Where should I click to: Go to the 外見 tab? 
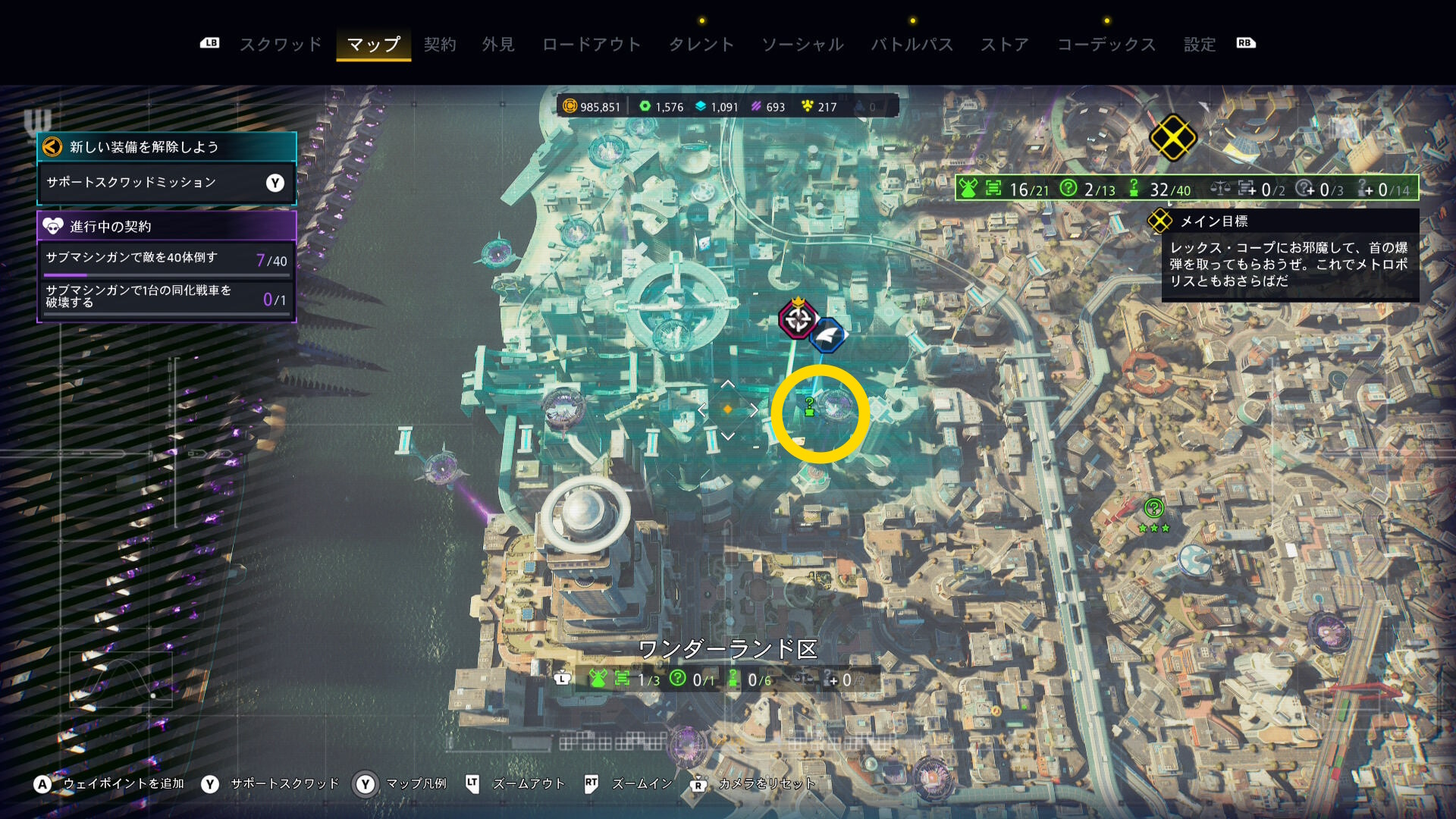point(498,44)
